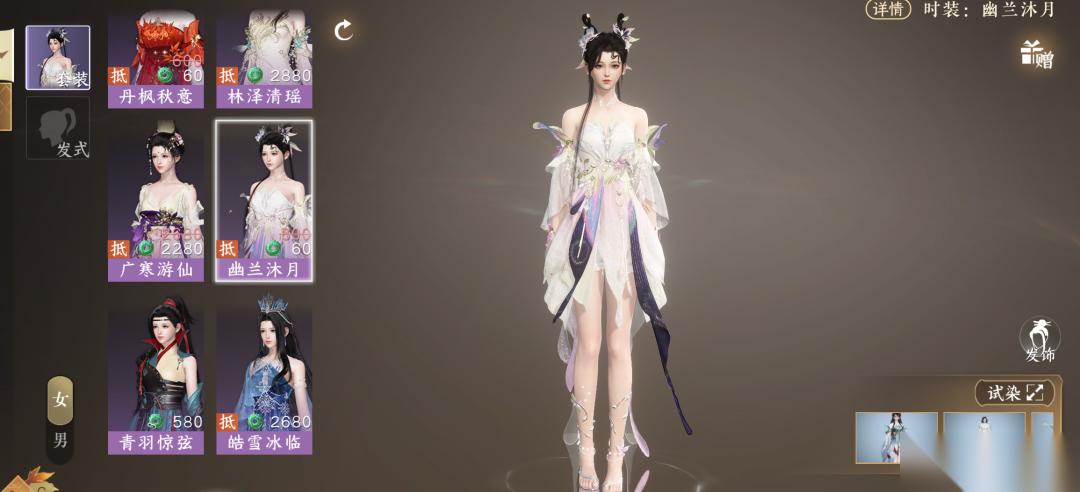
Task: Switch to the 女 female gender option
Action: [61, 400]
